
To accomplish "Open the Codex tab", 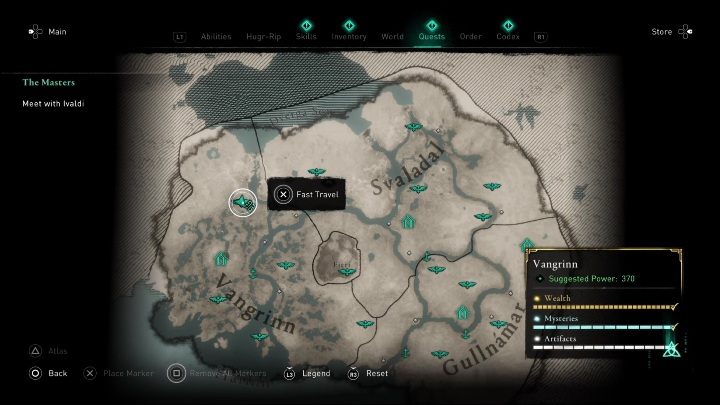I will tap(507, 37).
